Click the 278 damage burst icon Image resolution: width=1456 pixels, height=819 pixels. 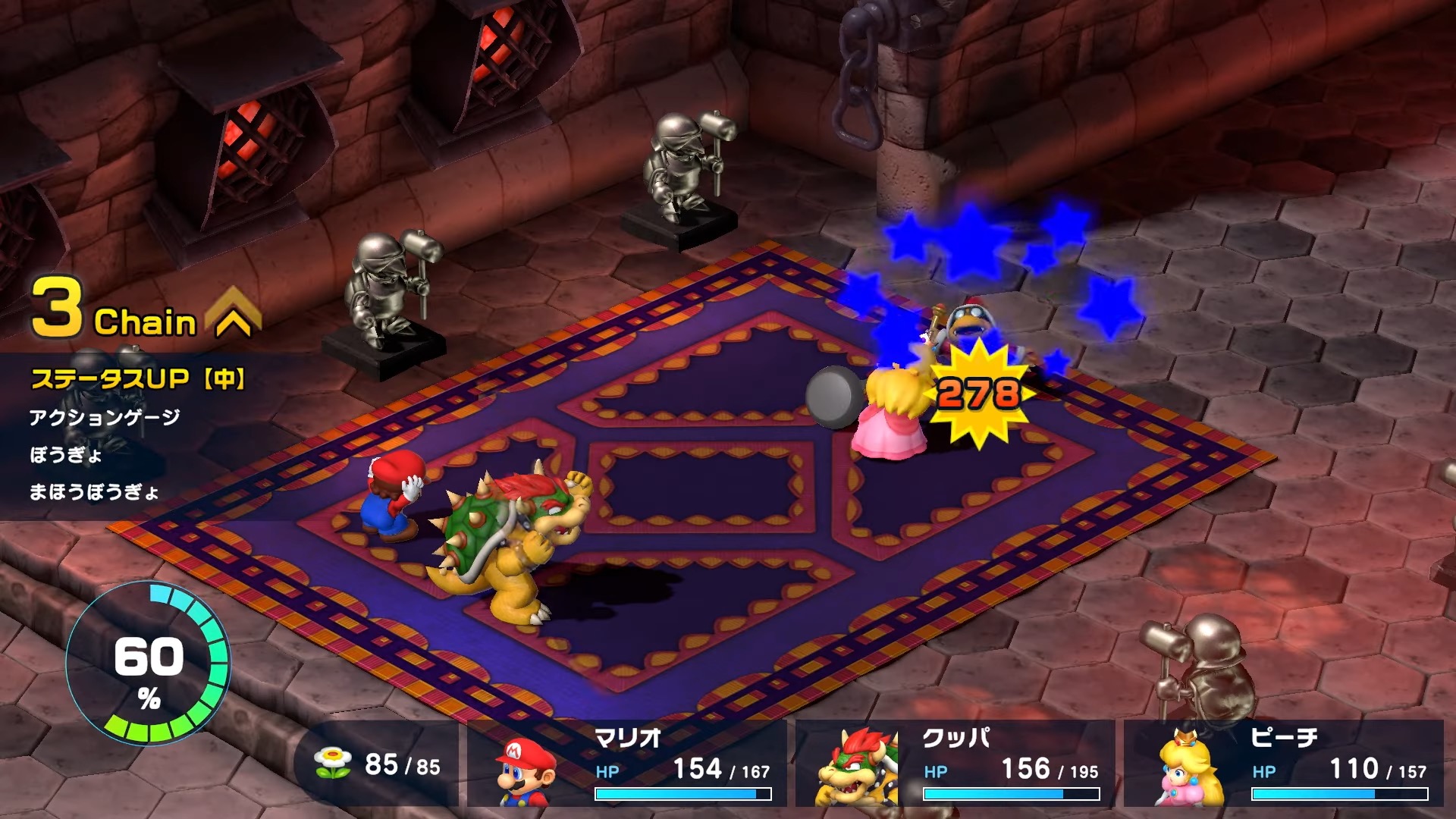tap(977, 391)
